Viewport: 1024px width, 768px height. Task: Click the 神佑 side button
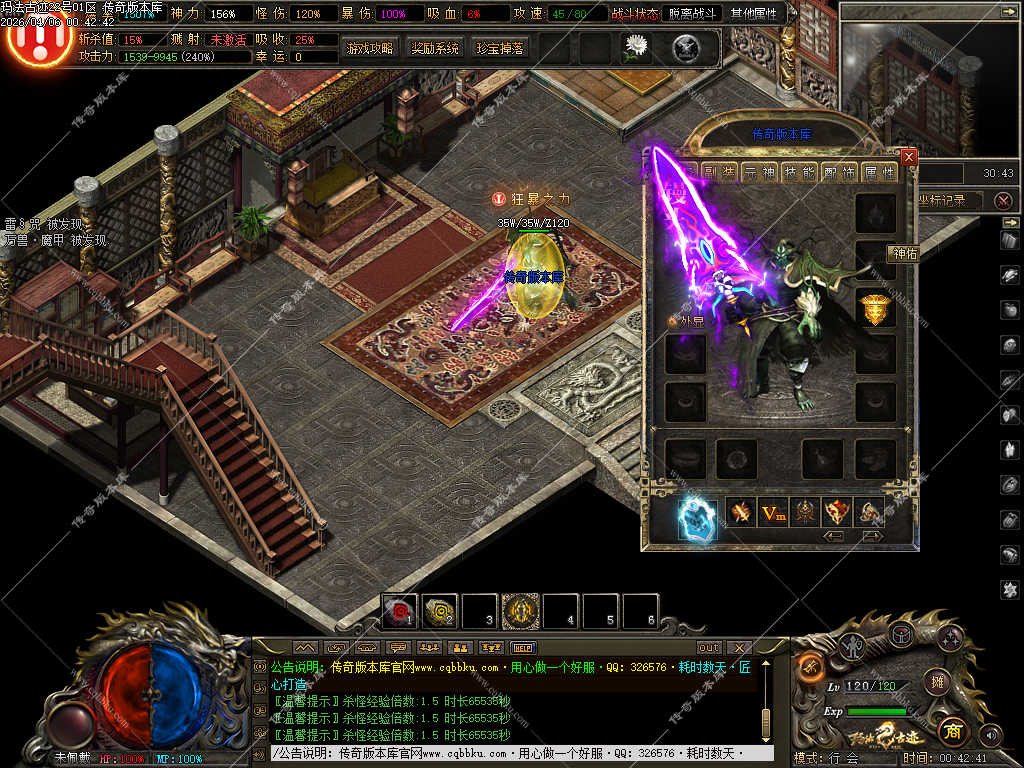point(903,254)
